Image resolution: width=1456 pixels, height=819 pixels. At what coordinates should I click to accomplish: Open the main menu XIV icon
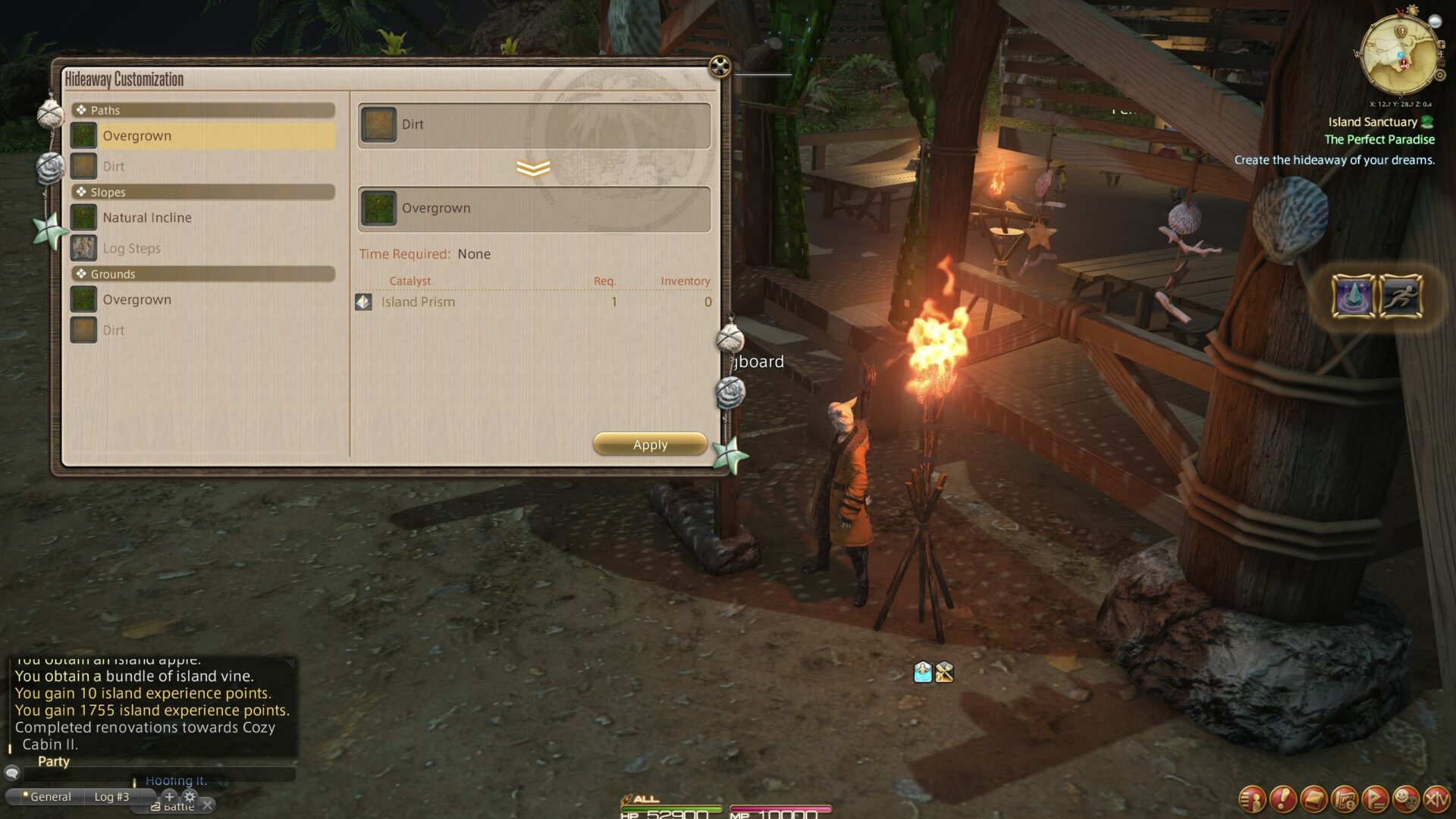coord(1436,799)
